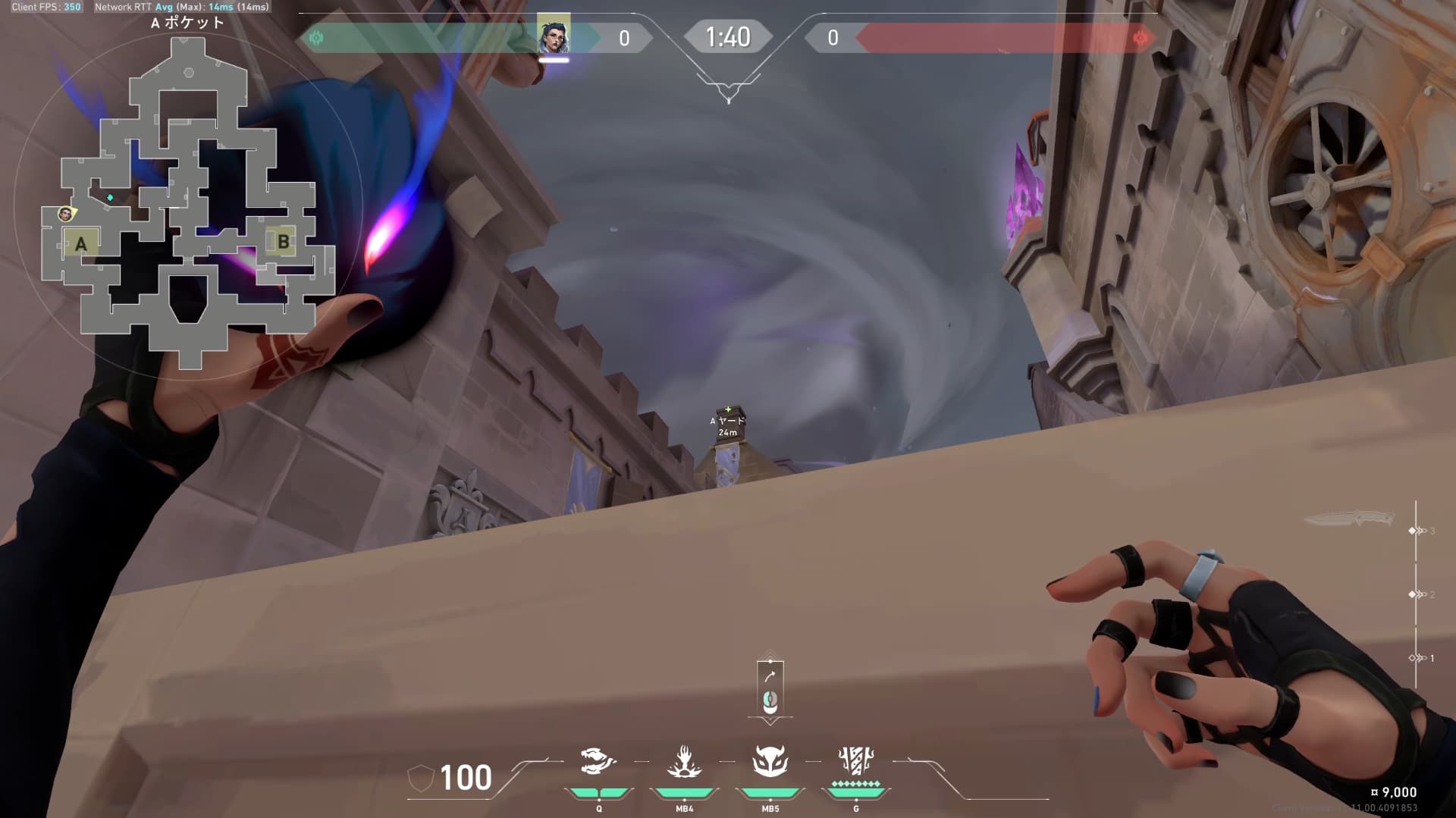The image size is (1456, 818).
Task: Activate Fade's Prowler jaws ability
Action: click(598, 761)
